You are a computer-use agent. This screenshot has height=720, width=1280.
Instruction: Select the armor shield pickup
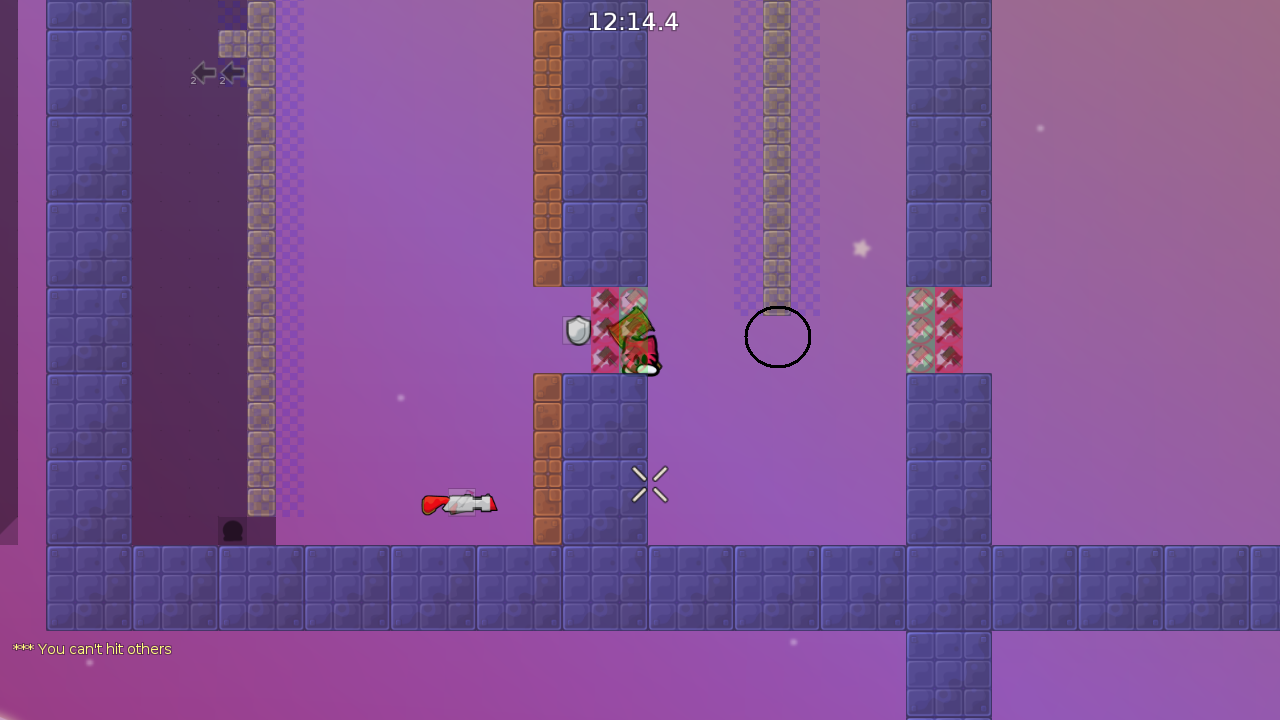tap(577, 330)
